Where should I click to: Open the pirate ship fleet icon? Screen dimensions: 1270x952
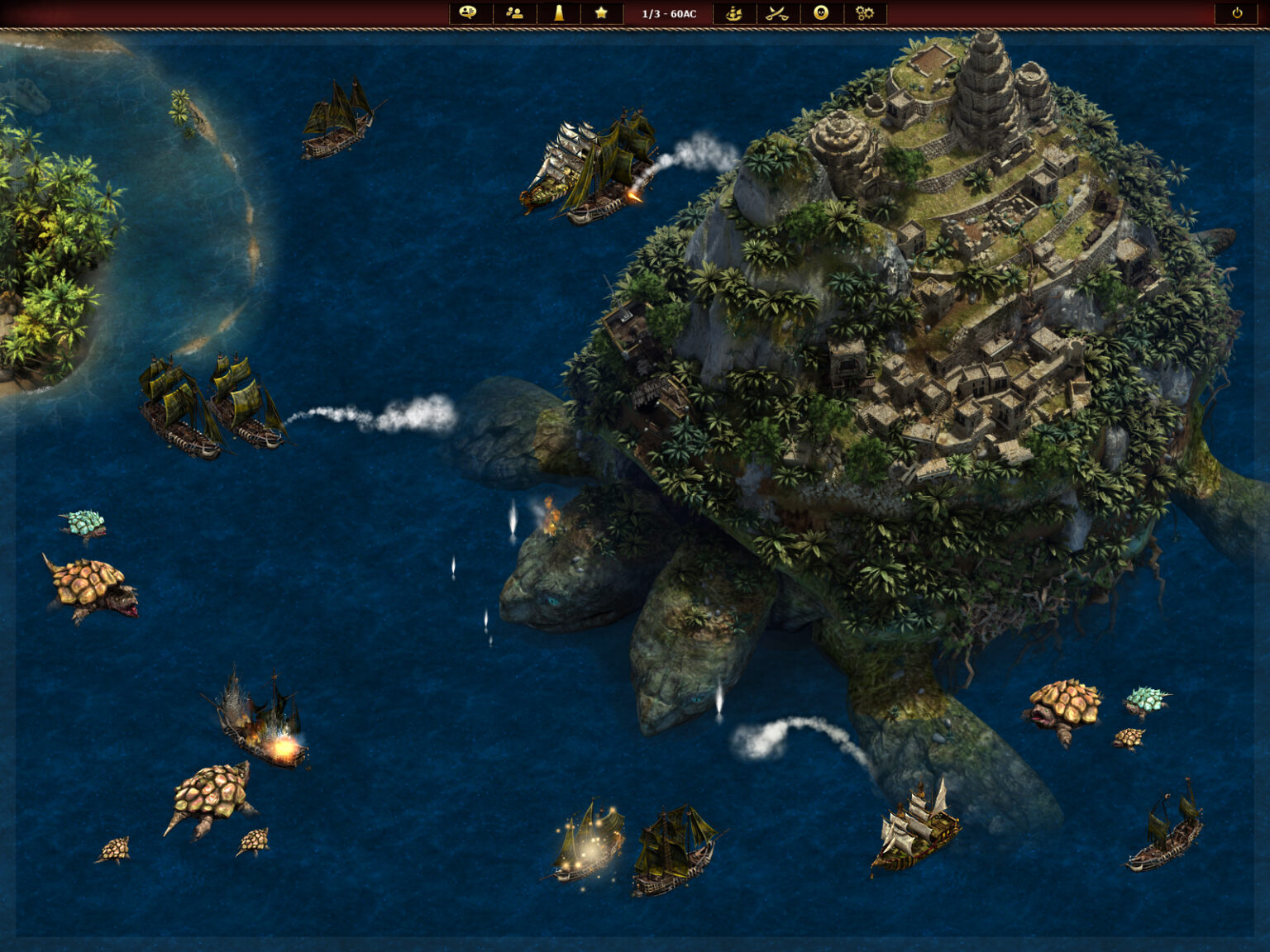point(733,13)
